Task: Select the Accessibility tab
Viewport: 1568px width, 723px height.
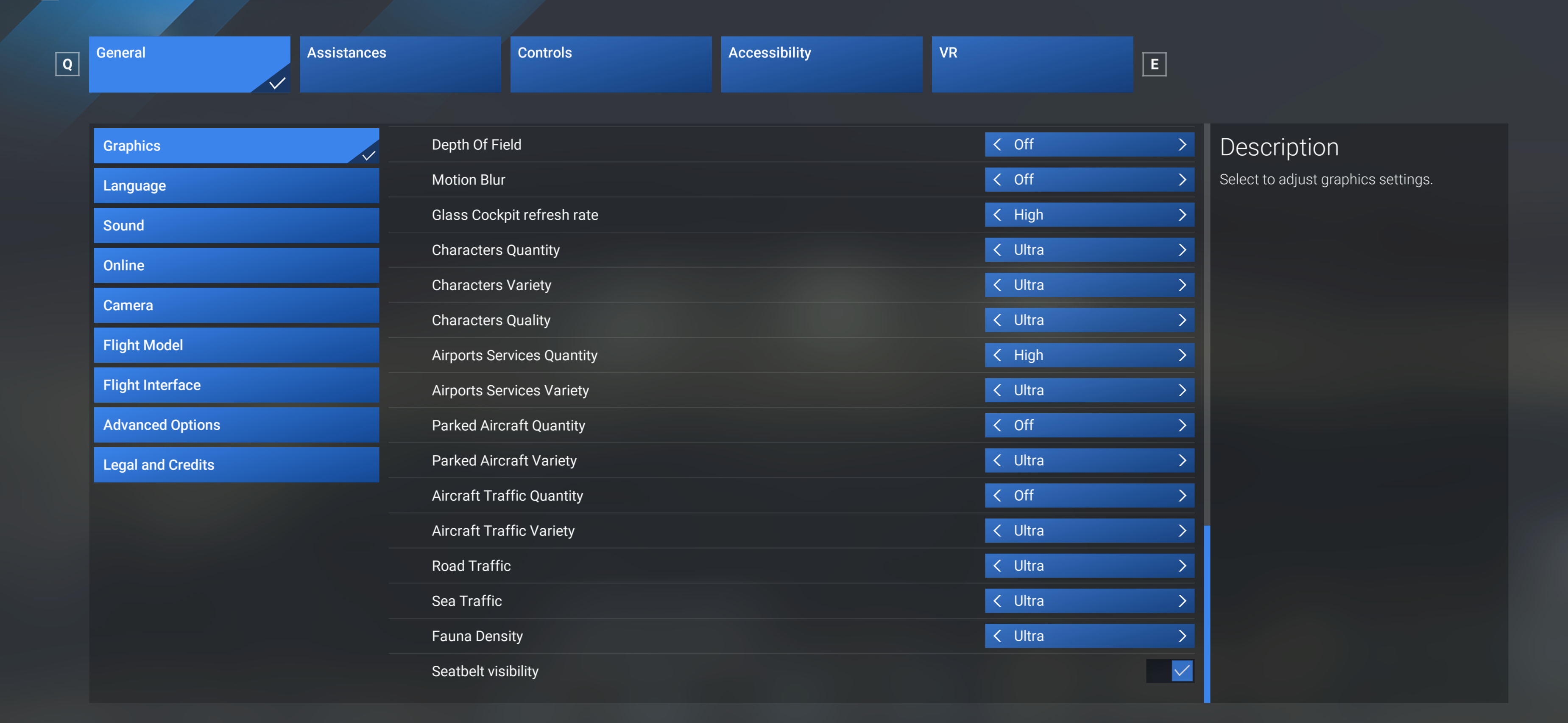Action: [820, 64]
